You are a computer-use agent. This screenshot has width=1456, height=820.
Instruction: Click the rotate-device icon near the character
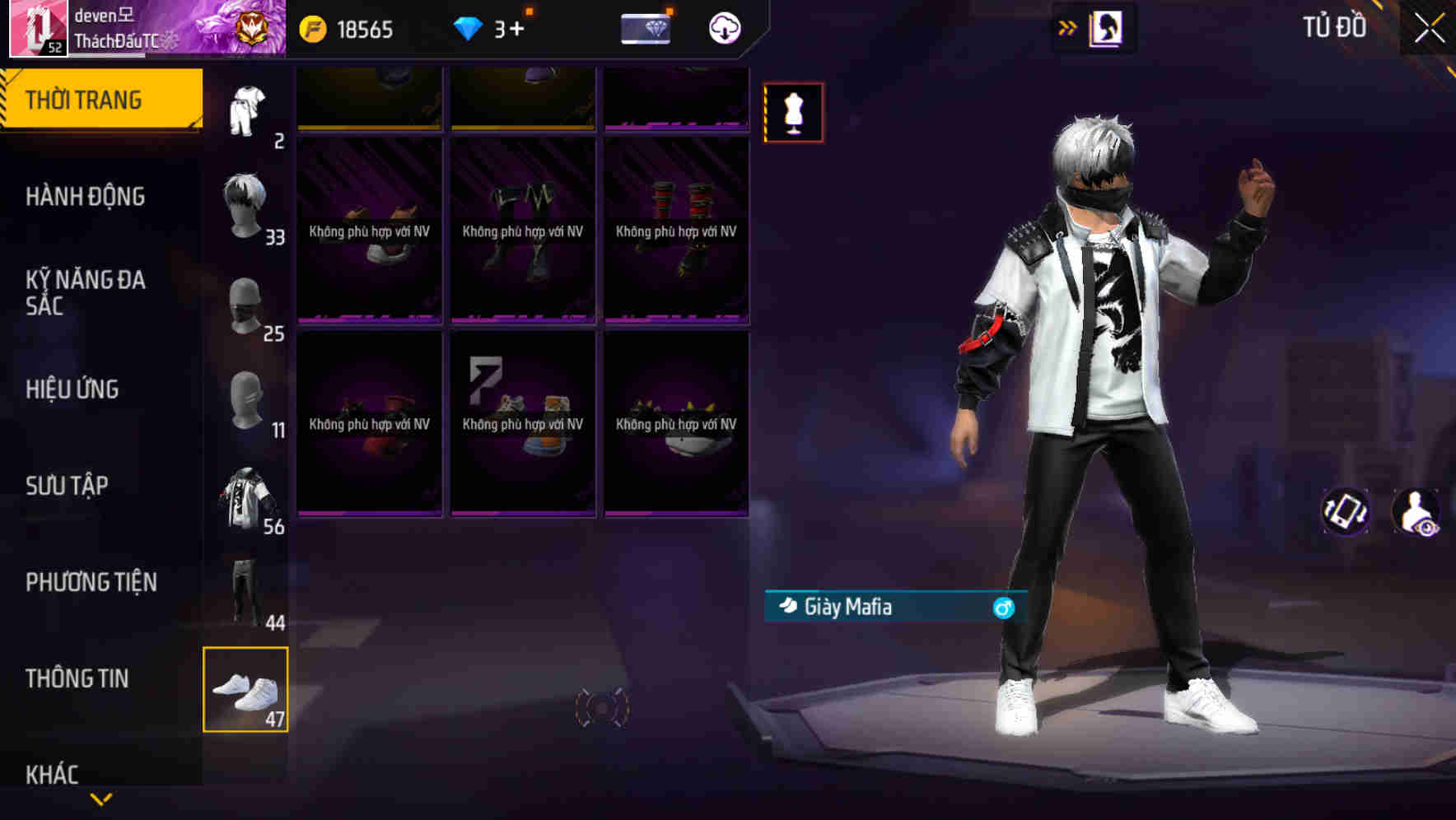[x=1346, y=513]
